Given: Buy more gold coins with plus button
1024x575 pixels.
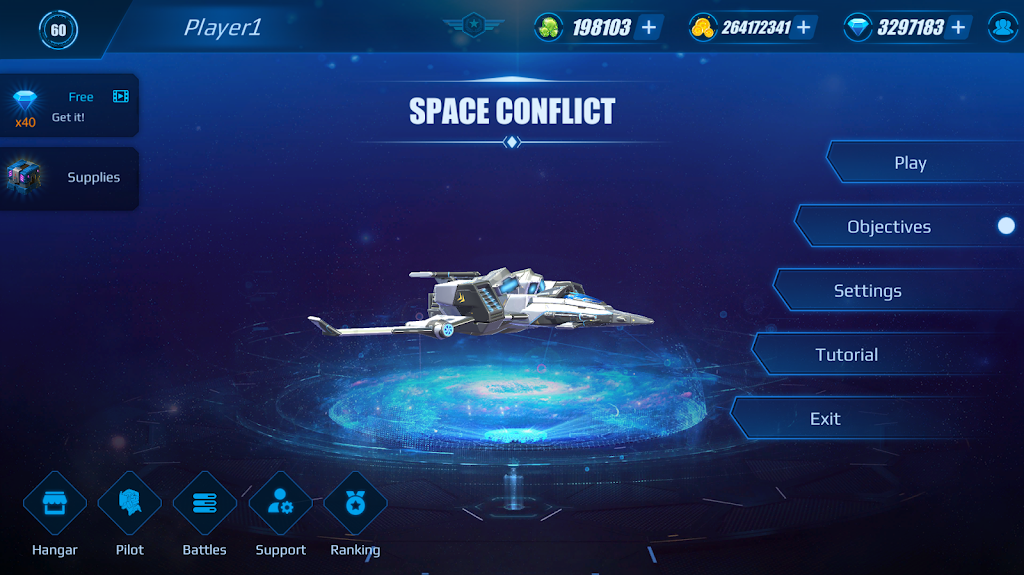Looking at the screenshot, I should coord(803,27).
